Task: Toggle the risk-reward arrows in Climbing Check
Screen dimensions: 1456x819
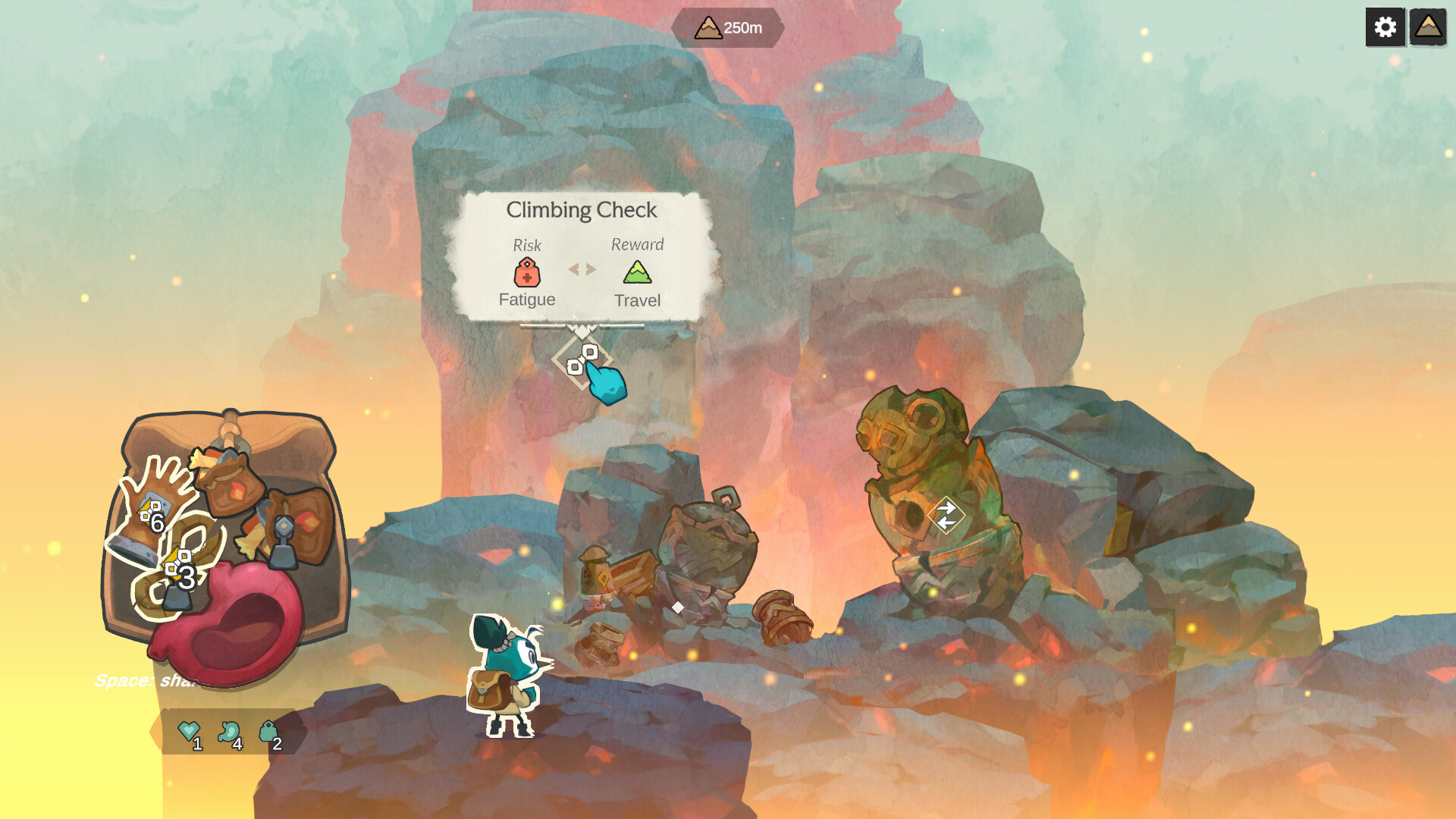Action: point(582,269)
